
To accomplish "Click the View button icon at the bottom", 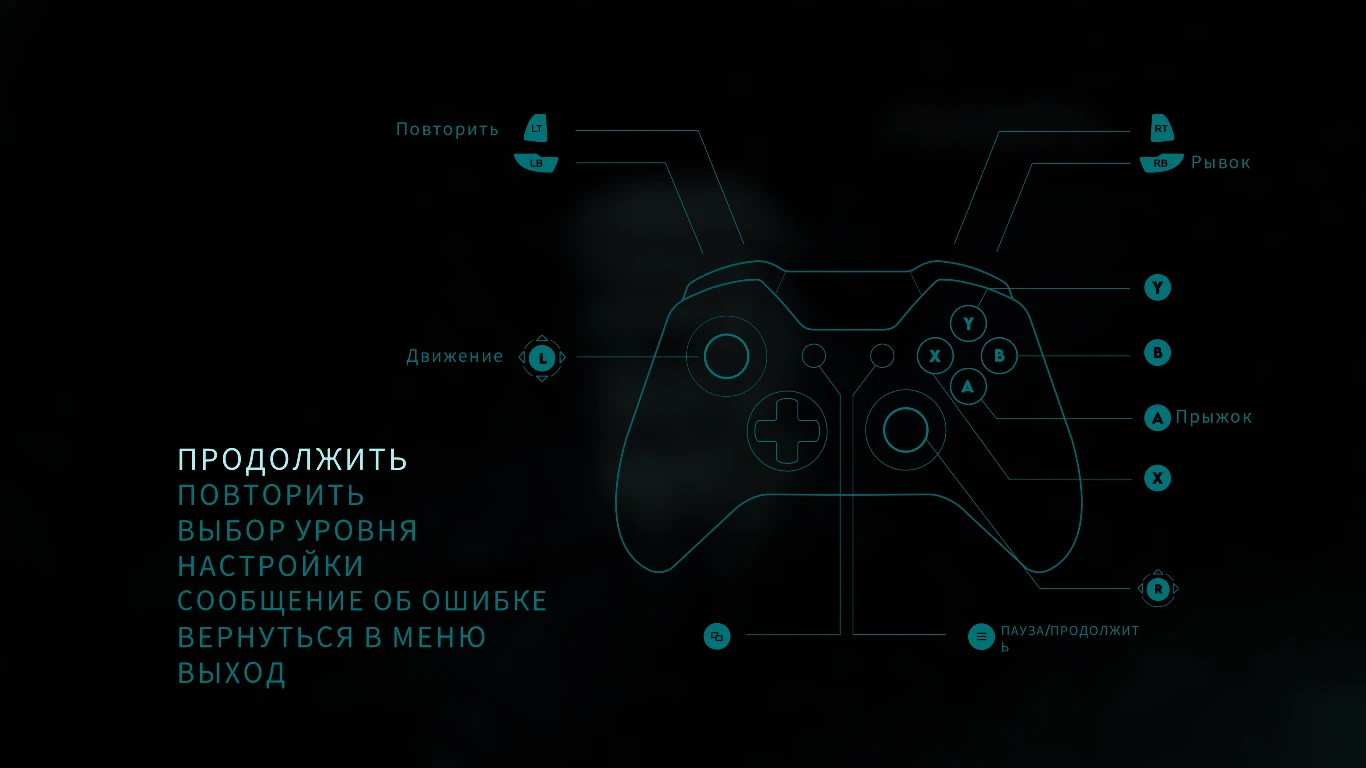I will point(717,636).
